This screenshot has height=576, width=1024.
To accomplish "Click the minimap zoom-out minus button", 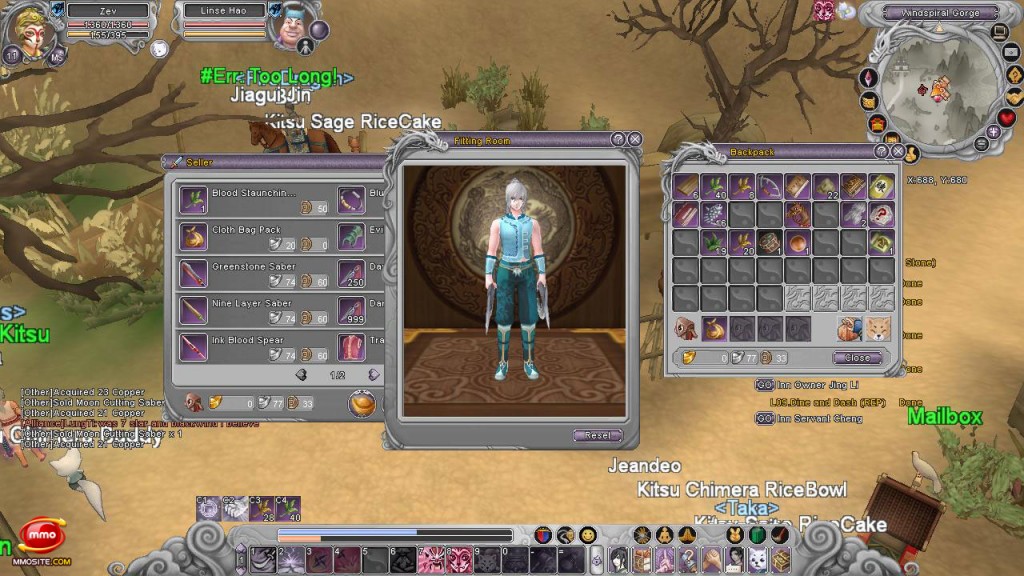I will pos(981,144).
